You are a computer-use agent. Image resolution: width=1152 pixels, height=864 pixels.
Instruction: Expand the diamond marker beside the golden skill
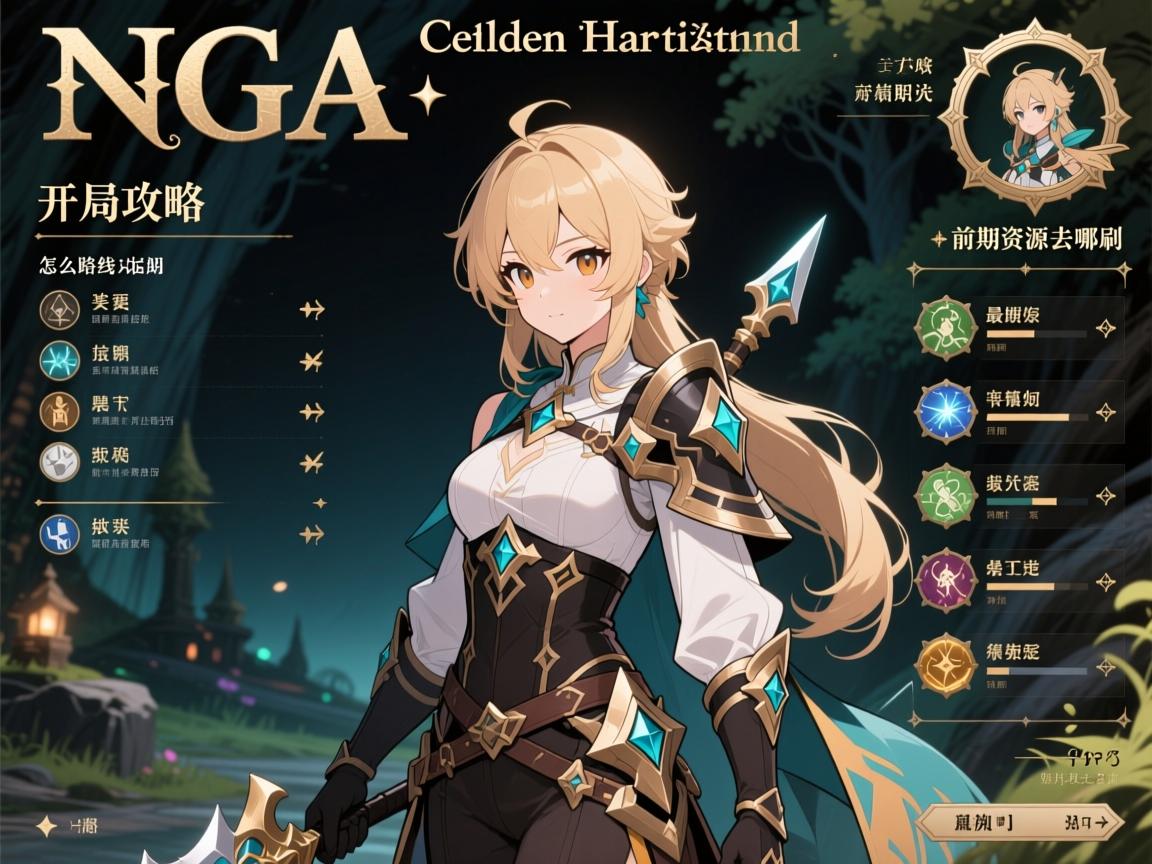click(x=1106, y=662)
